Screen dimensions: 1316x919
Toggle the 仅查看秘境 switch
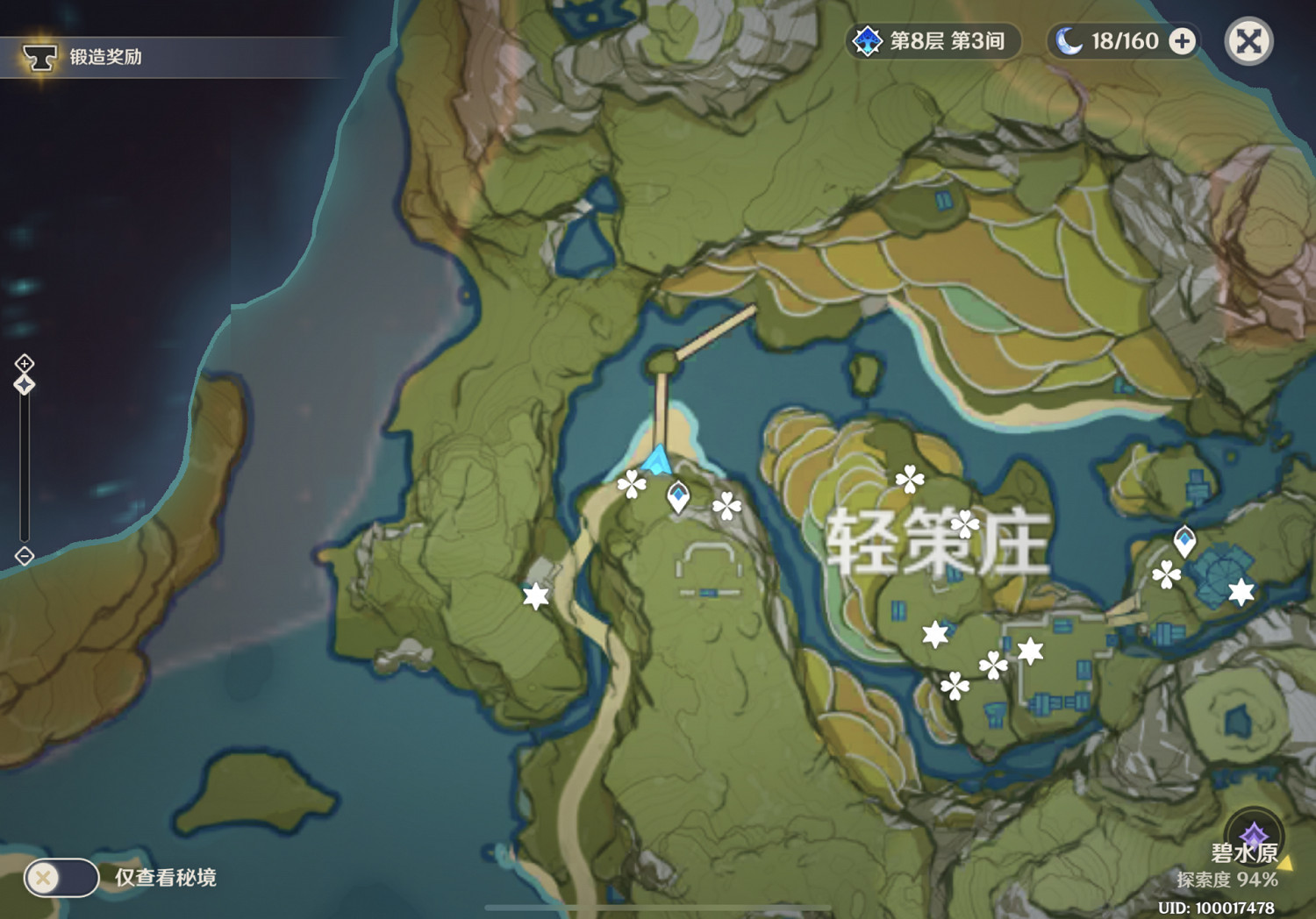[x=61, y=876]
